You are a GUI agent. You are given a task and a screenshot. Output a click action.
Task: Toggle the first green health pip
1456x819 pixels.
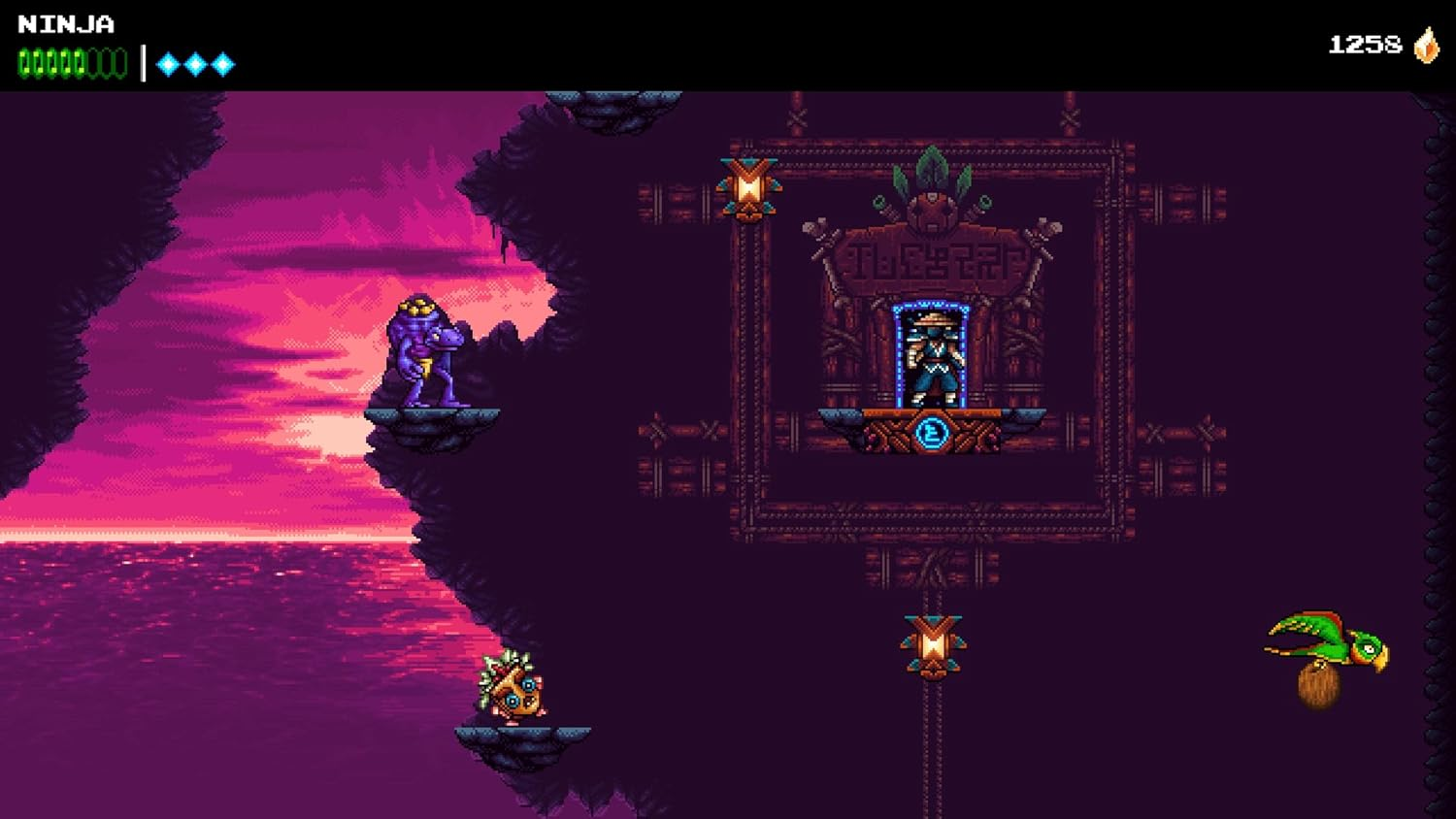[23, 63]
